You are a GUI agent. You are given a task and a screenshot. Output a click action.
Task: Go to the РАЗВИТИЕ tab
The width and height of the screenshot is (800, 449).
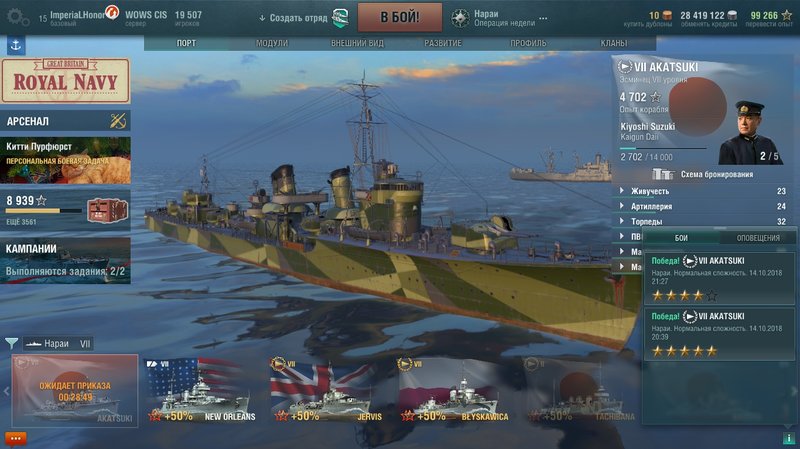pos(442,43)
